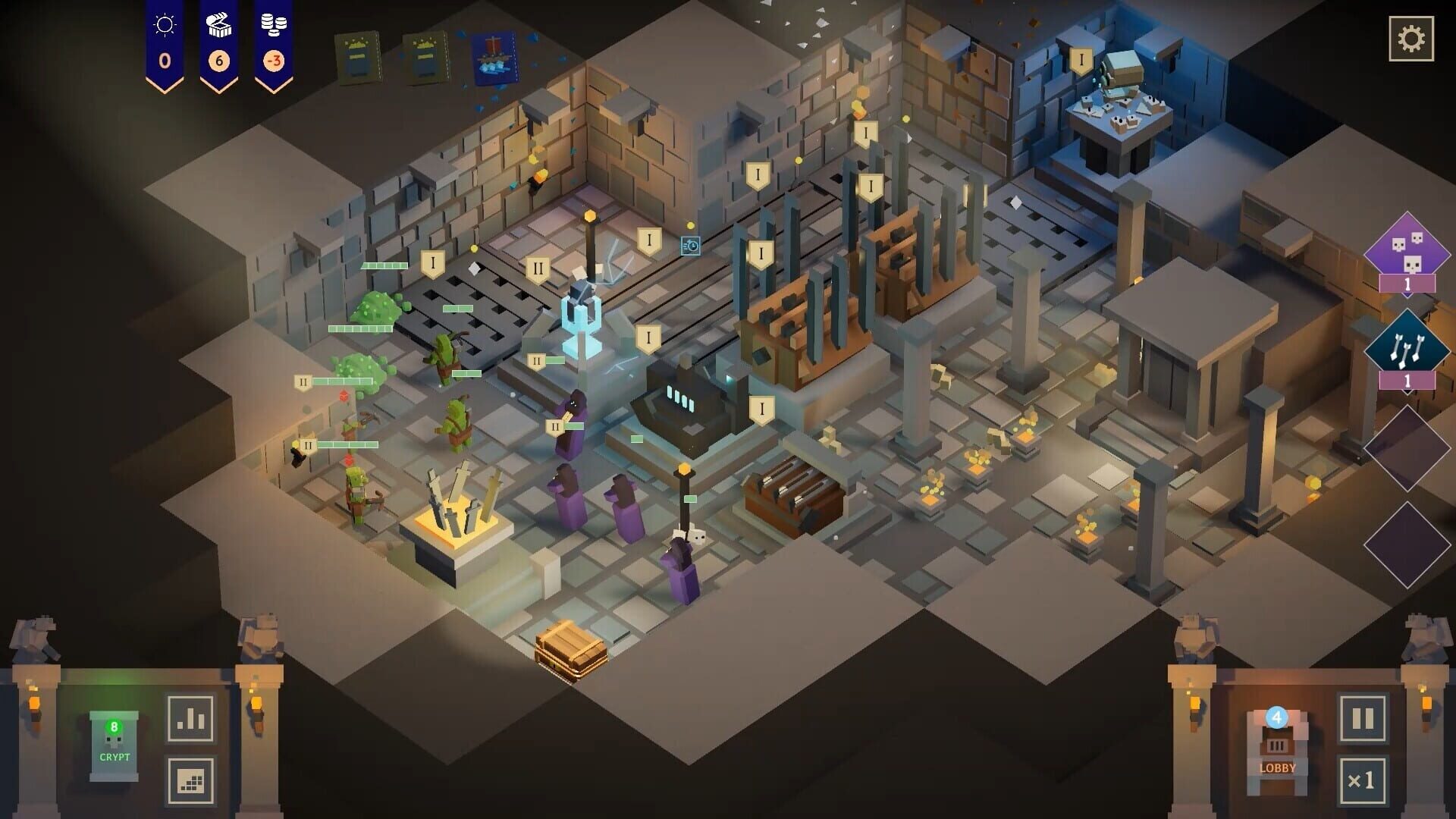Open the dungeon layout grid icon

[x=190, y=780]
